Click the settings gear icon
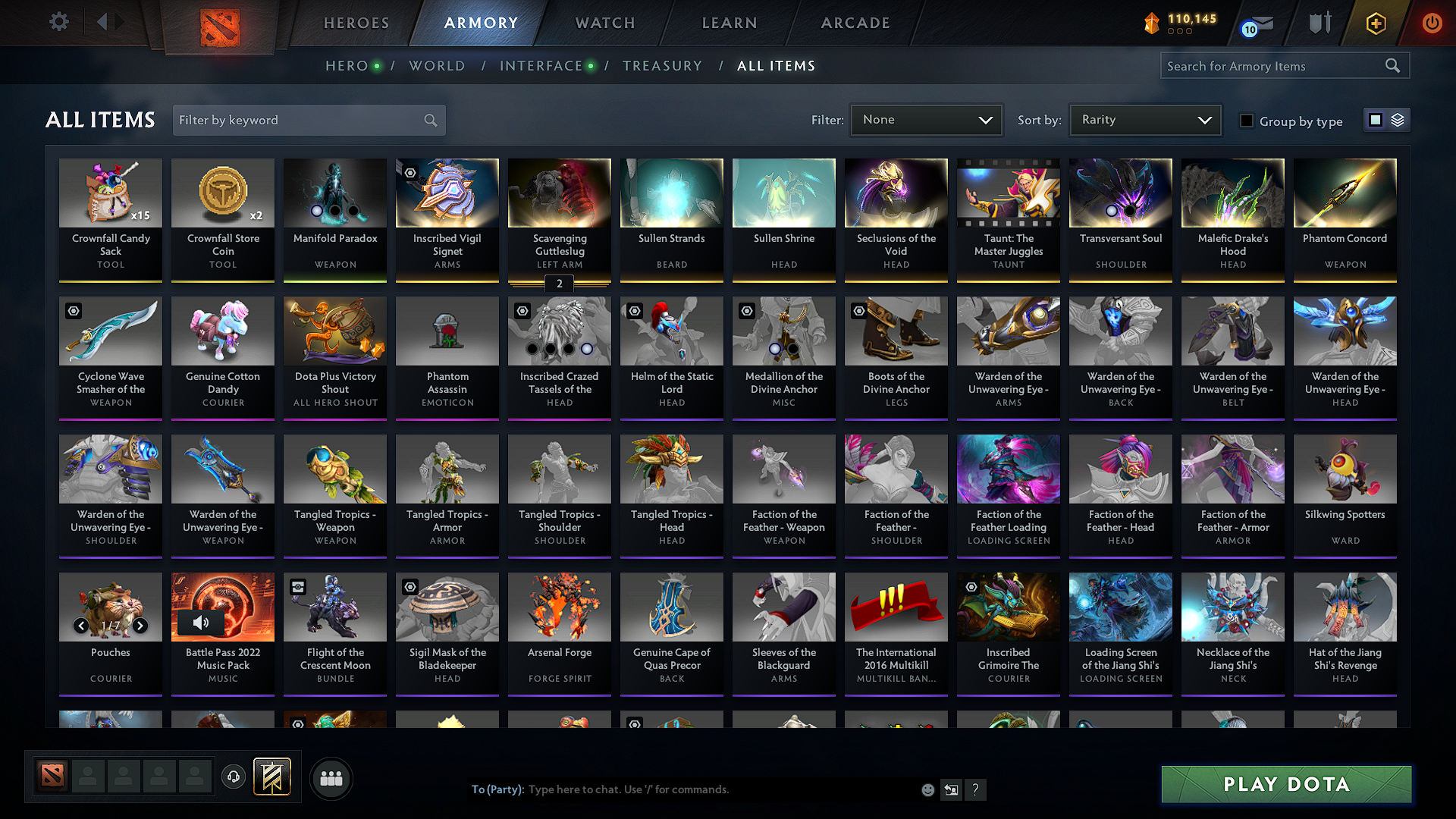Image resolution: width=1456 pixels, height=819 pixels. [58, 21]
